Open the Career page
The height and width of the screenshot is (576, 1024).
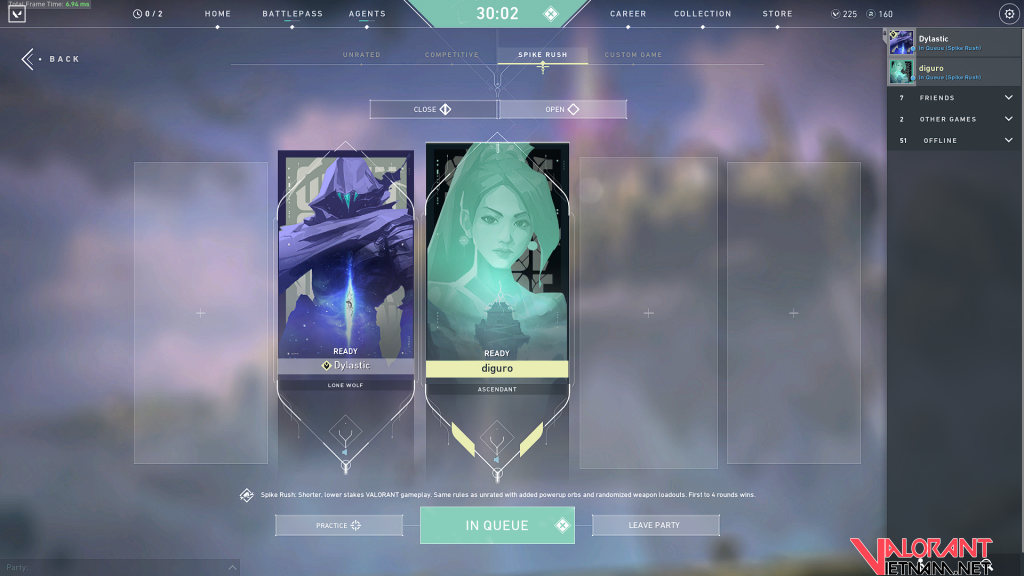pos(628,14)
